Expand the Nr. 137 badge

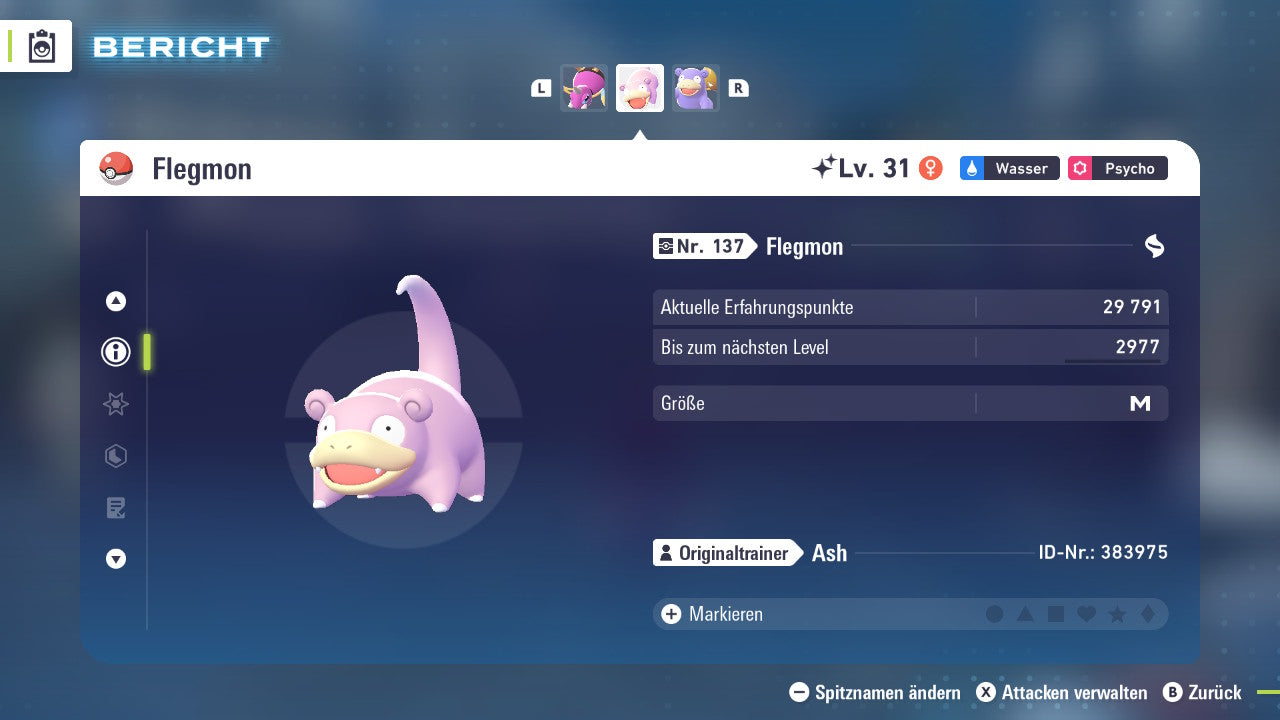click(x=703, y=246)
